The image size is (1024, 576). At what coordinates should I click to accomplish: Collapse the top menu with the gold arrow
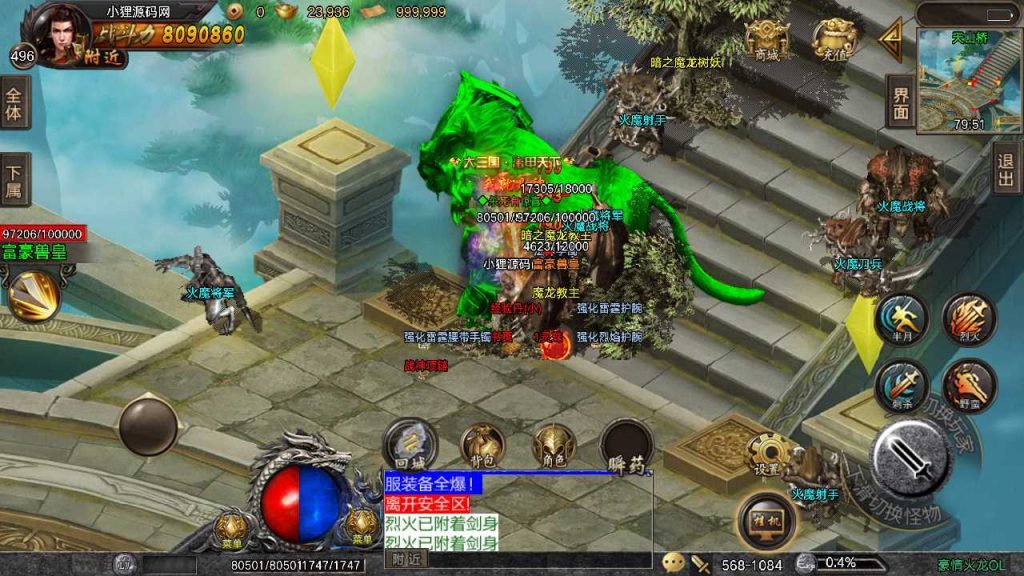890,38
